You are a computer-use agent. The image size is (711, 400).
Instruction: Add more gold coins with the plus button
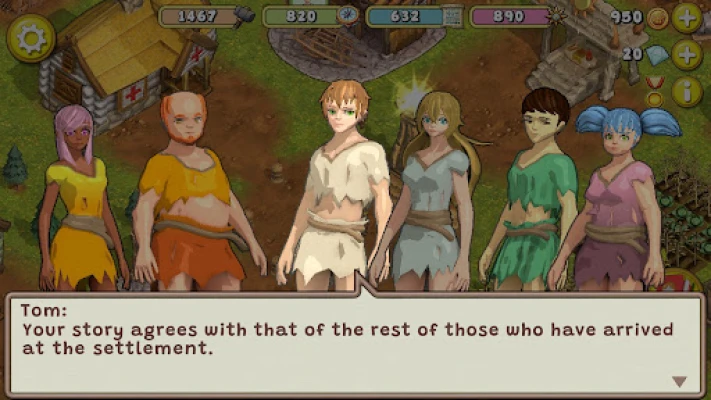pos(687,18)
